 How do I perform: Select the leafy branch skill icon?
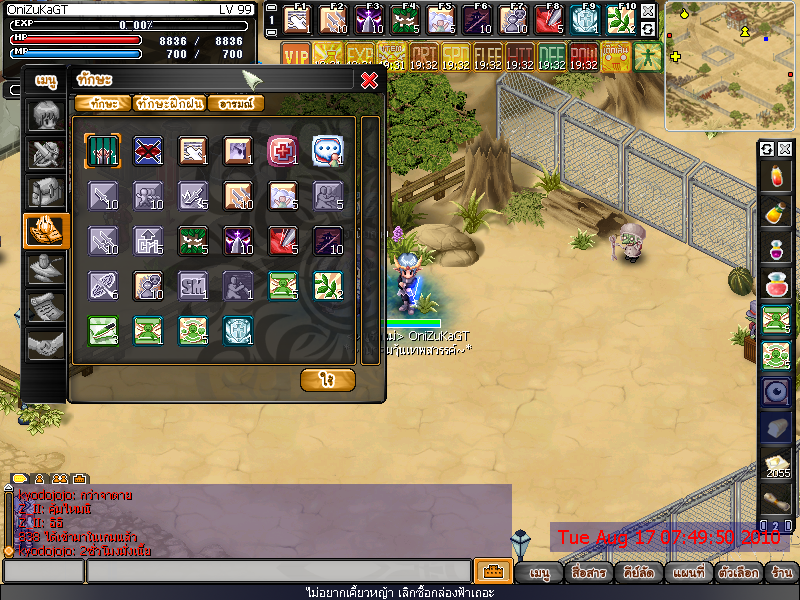[x=328, y=285]
